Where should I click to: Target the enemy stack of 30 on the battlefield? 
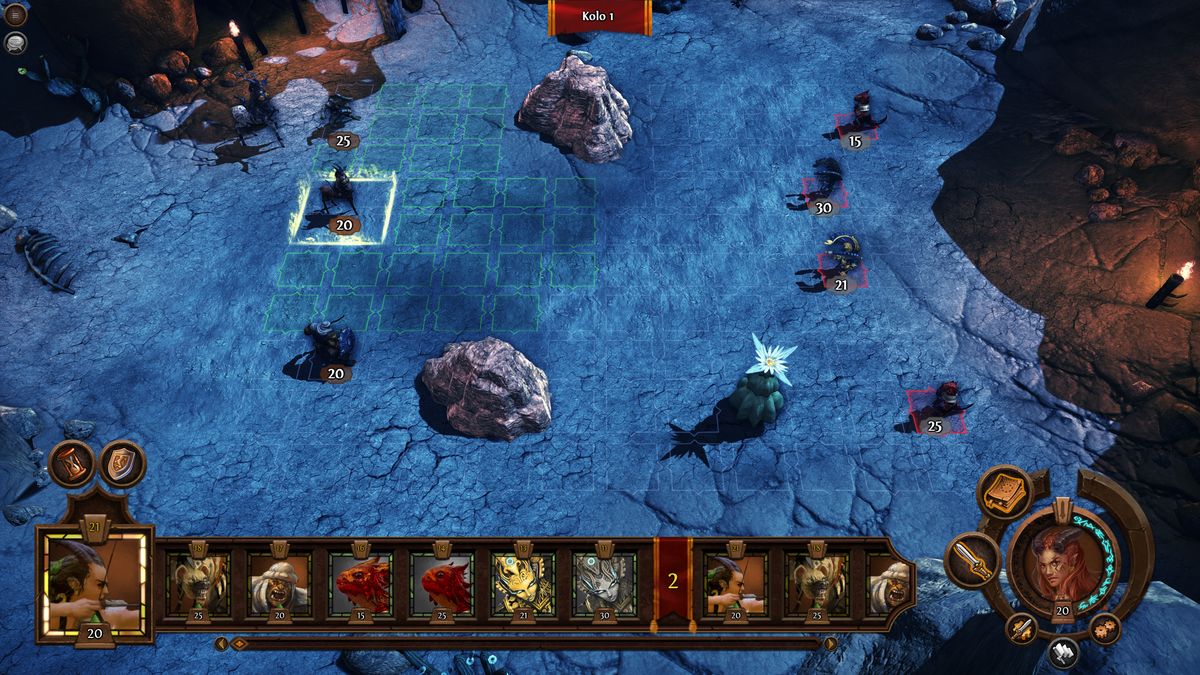pyautogui.click(x=824, y=187)
